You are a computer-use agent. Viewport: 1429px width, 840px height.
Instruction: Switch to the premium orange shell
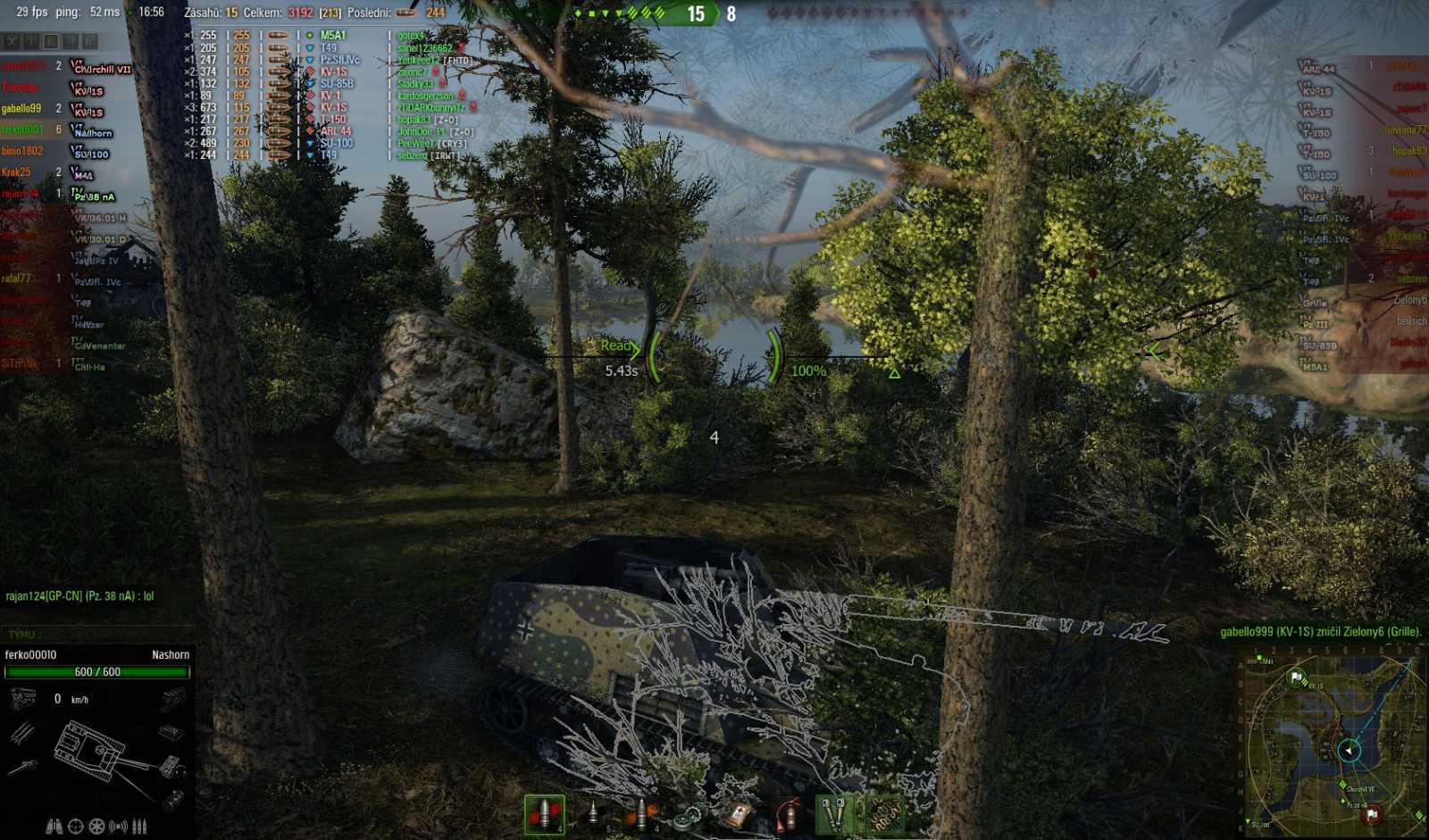[642, 812]
